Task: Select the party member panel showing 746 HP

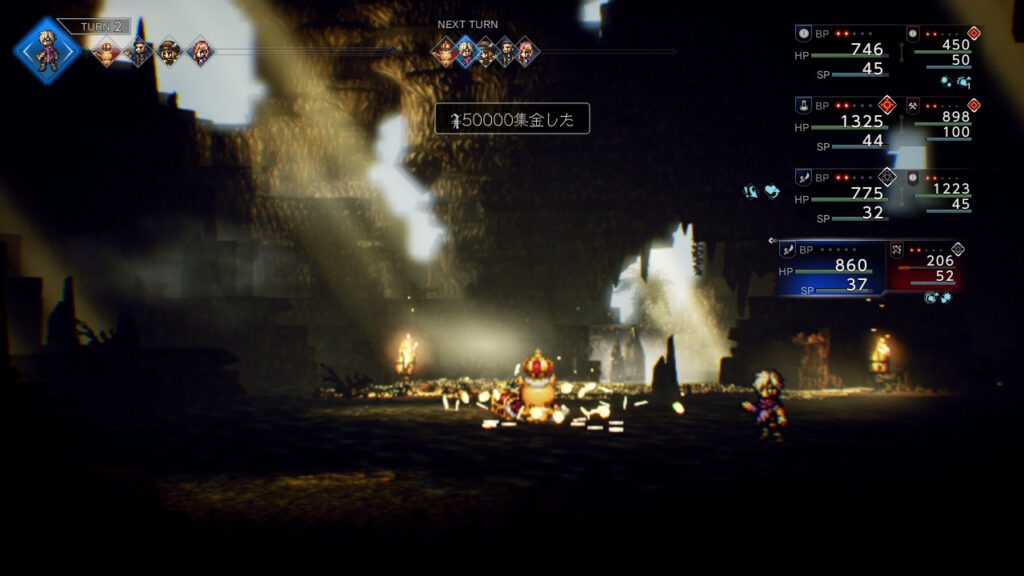Action: coord(843,54)
